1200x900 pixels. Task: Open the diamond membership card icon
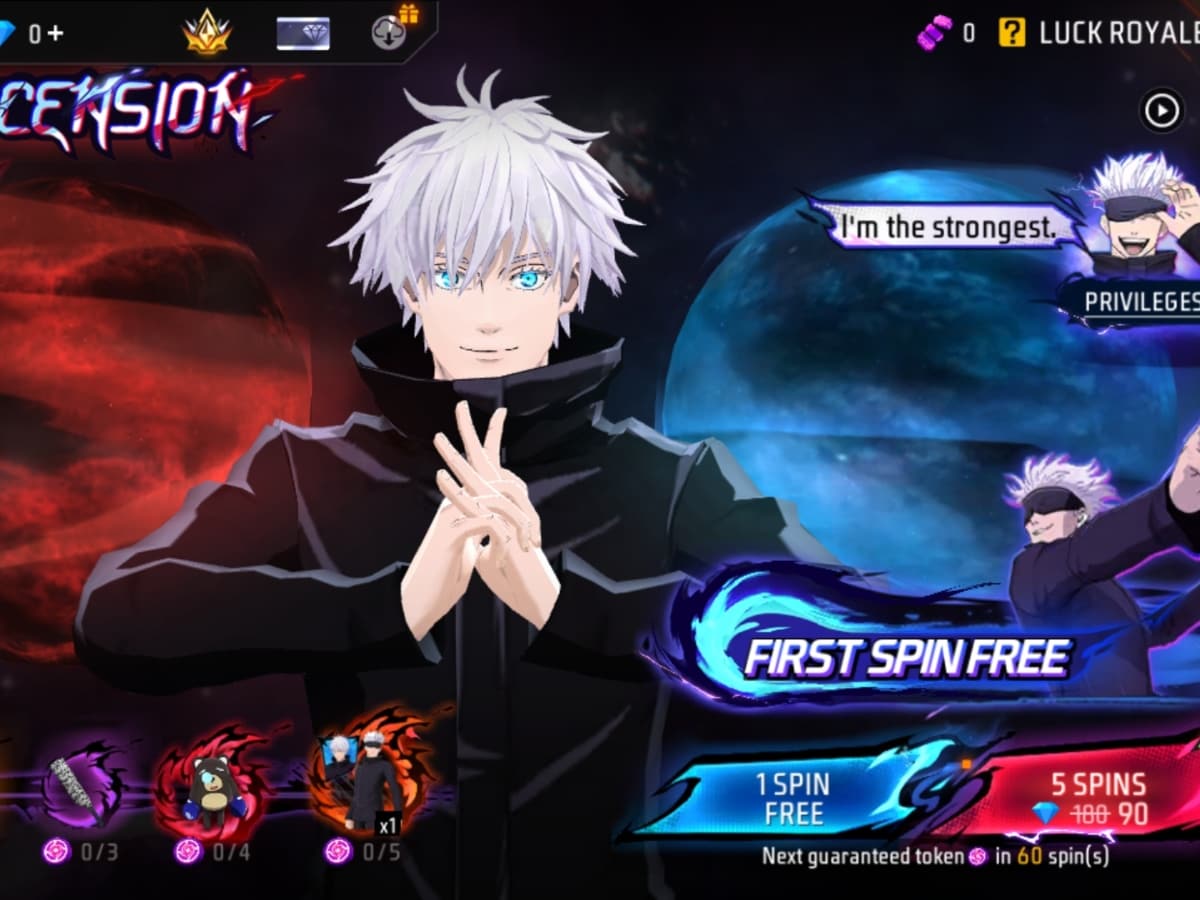pyautogui.click(x=303, y=32)
